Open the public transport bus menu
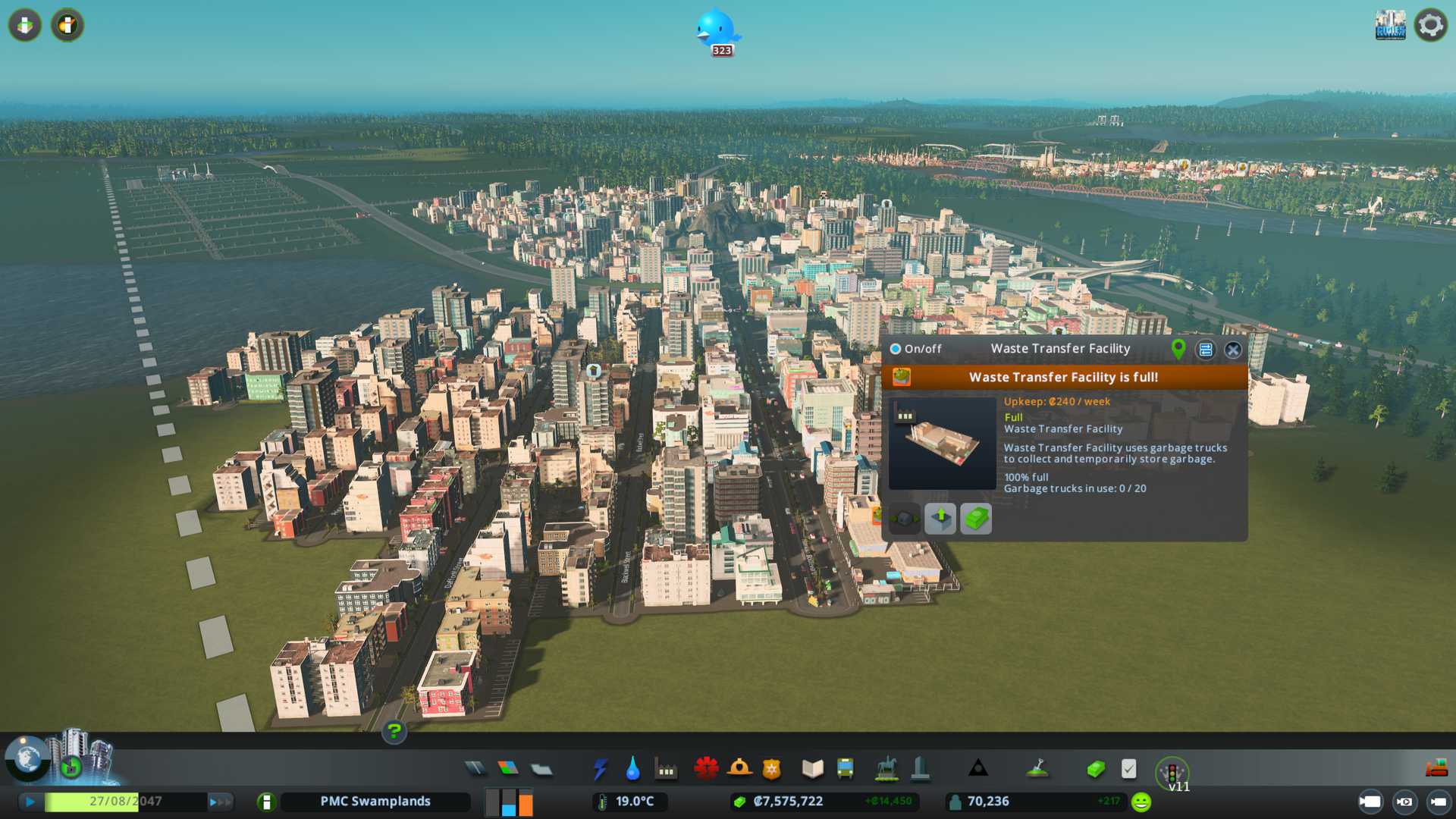 (x=845, y=769)
